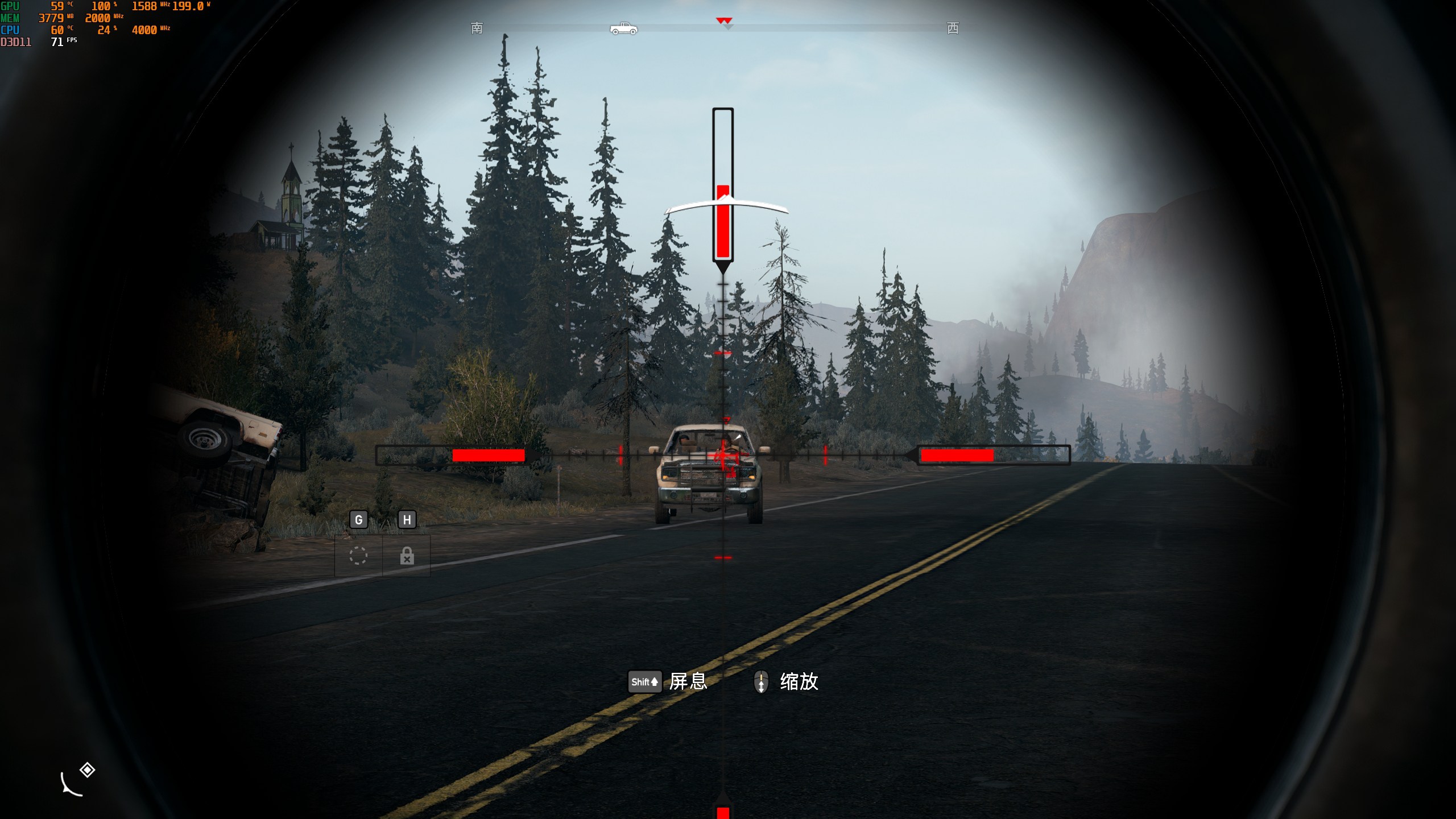
Task: Click the 屏息 hold-breath label
Action: coord(688,682)
